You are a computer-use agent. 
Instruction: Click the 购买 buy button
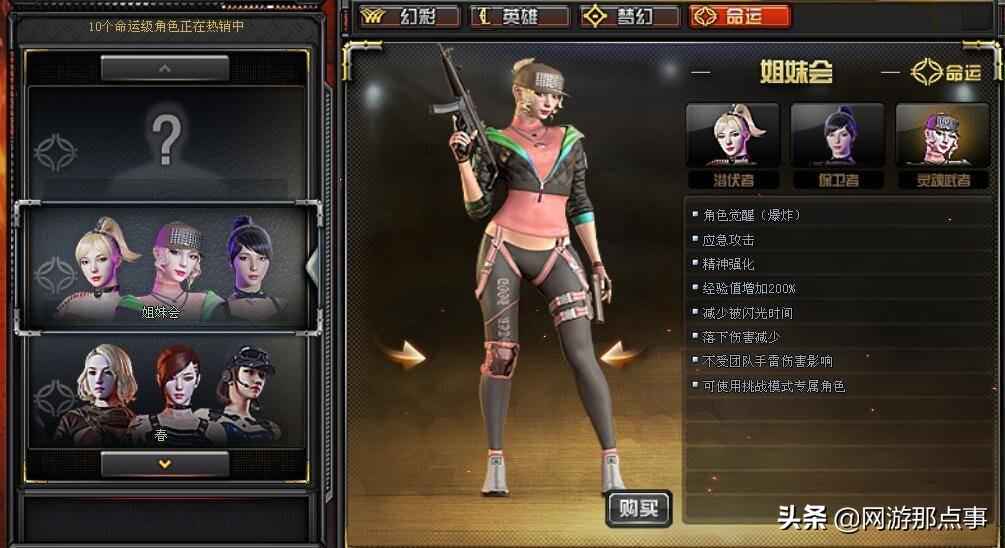click(638, 508)
